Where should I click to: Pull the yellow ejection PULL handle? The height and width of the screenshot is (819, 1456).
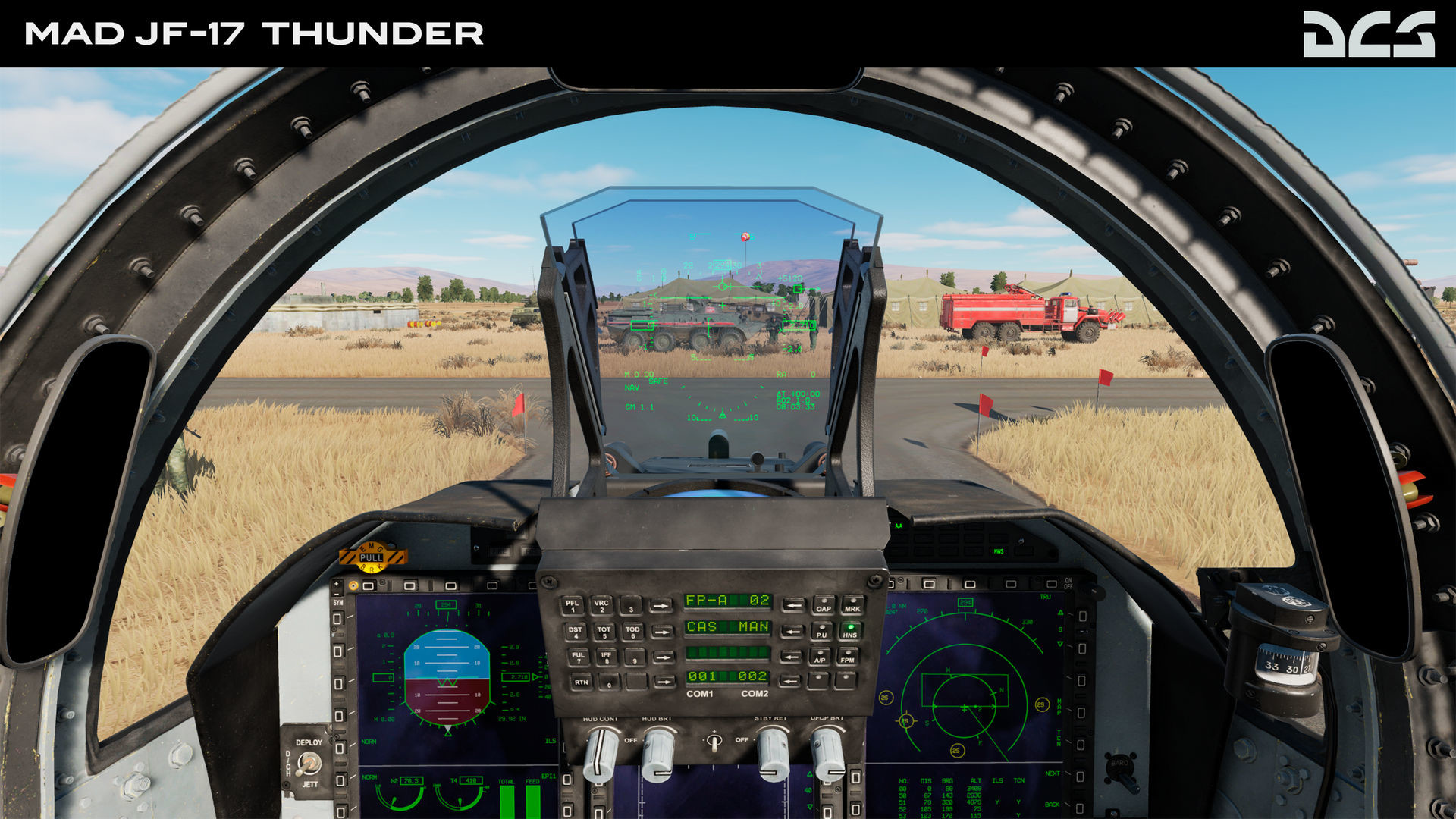tap(372, 557)
